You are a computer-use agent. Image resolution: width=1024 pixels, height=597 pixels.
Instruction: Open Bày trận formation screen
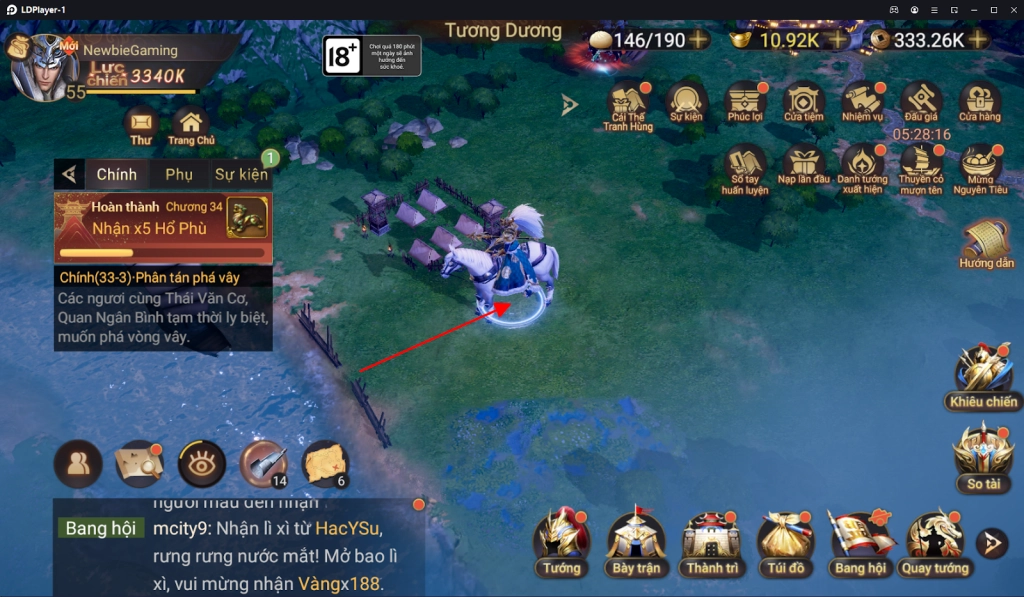(x=636, y=540)
